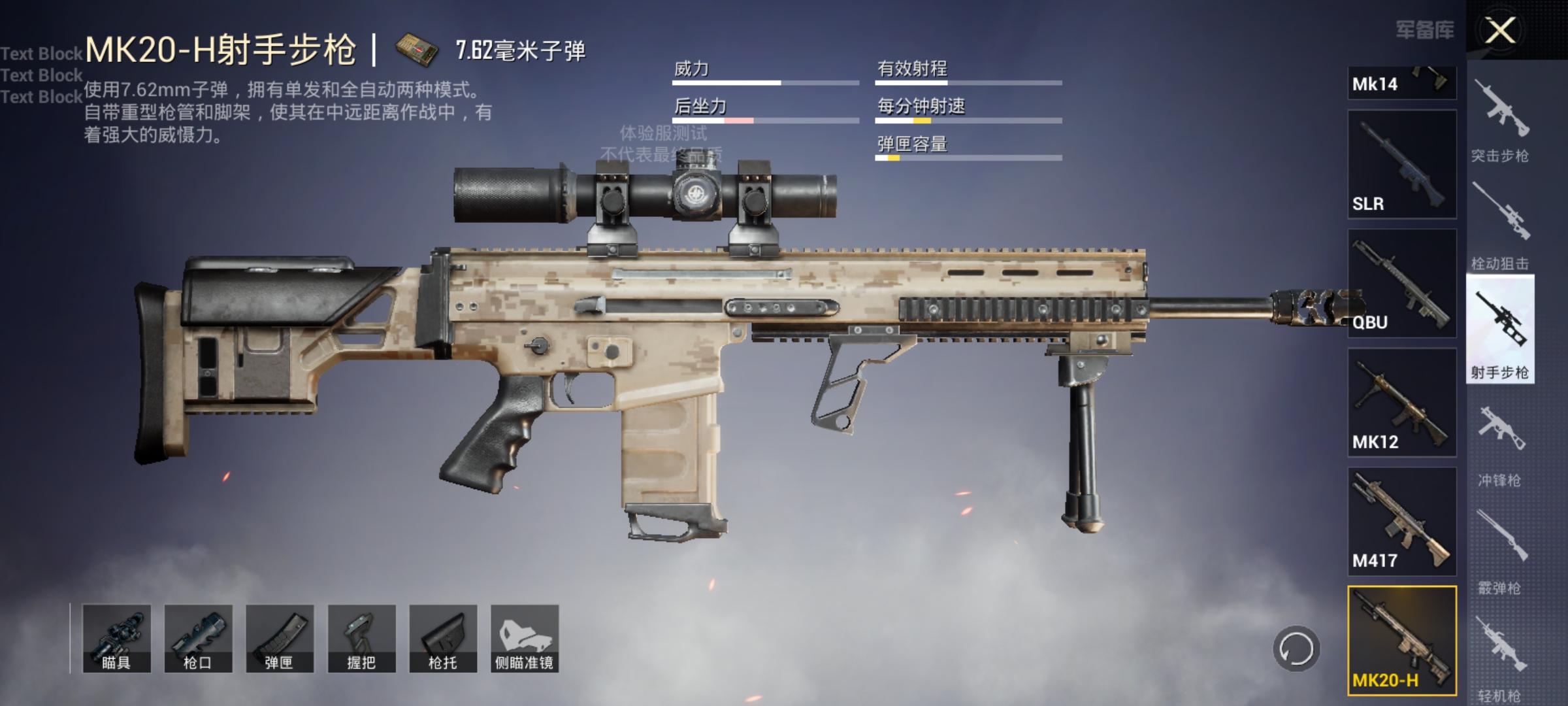Screen dimensions: 1568x706
Task: Select the 枪托 stock attachment slot
Action: 443,639
